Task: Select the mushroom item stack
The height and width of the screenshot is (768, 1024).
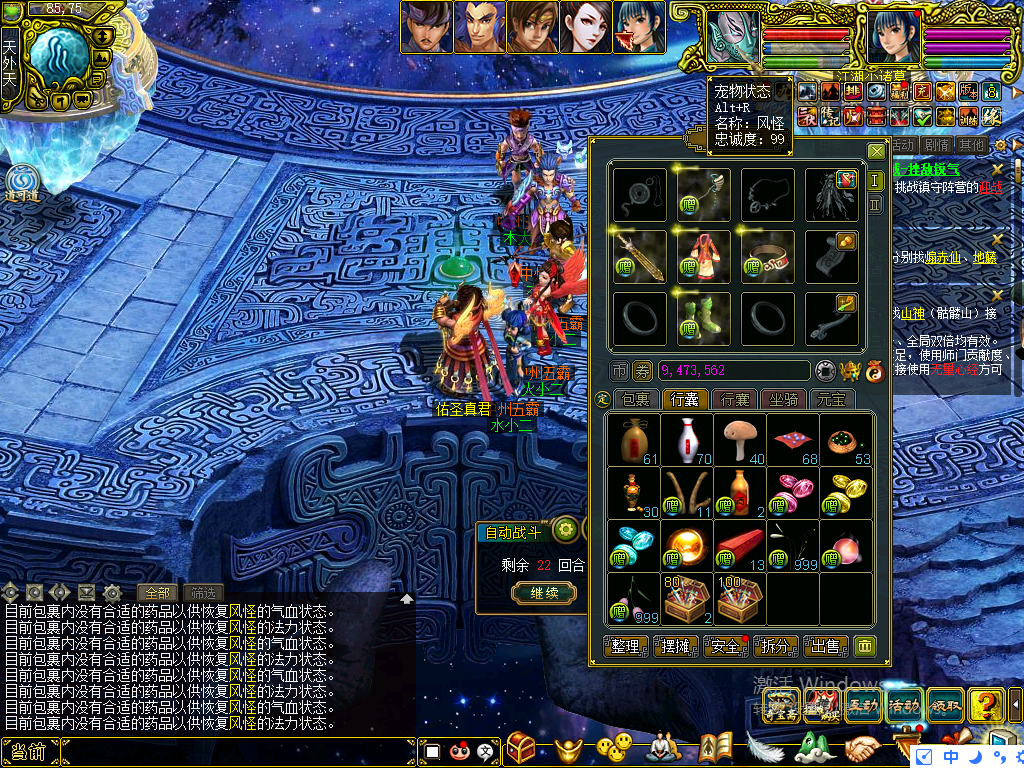Action: 740,439
